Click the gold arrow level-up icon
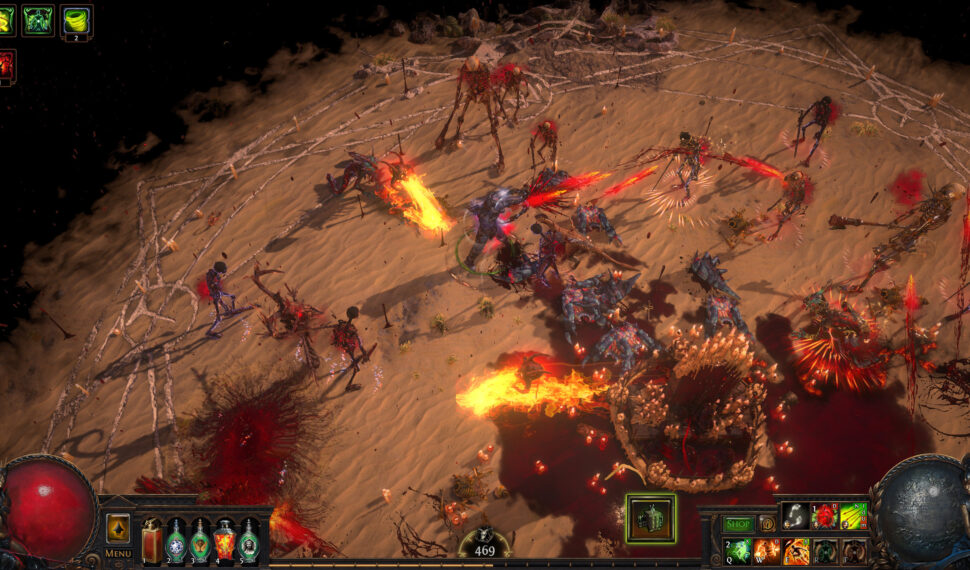This screenshot has height=570, width=970. coord(118,528)
